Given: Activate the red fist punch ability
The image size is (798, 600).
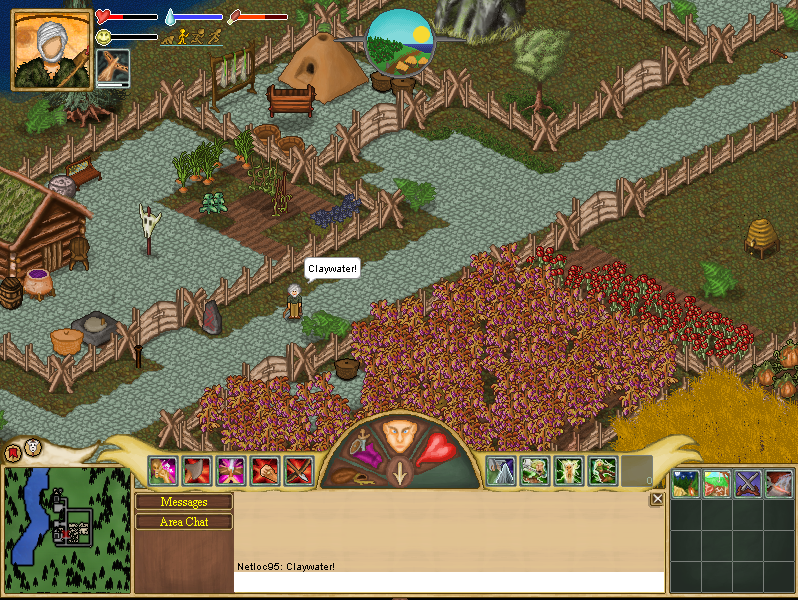Looking at the screenshot, I should (265, 470).
